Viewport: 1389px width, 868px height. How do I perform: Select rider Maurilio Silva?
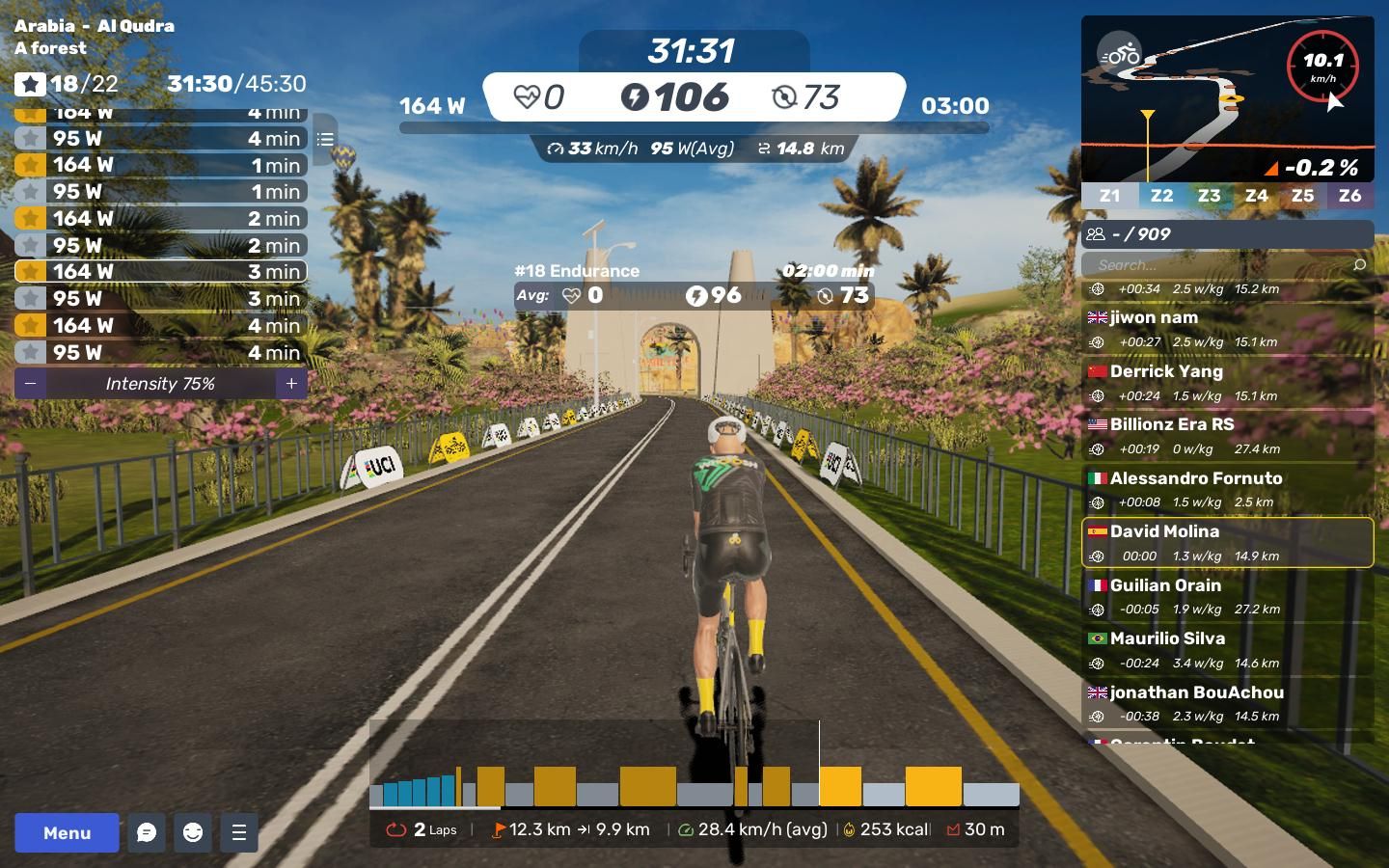click(1227, 649)
